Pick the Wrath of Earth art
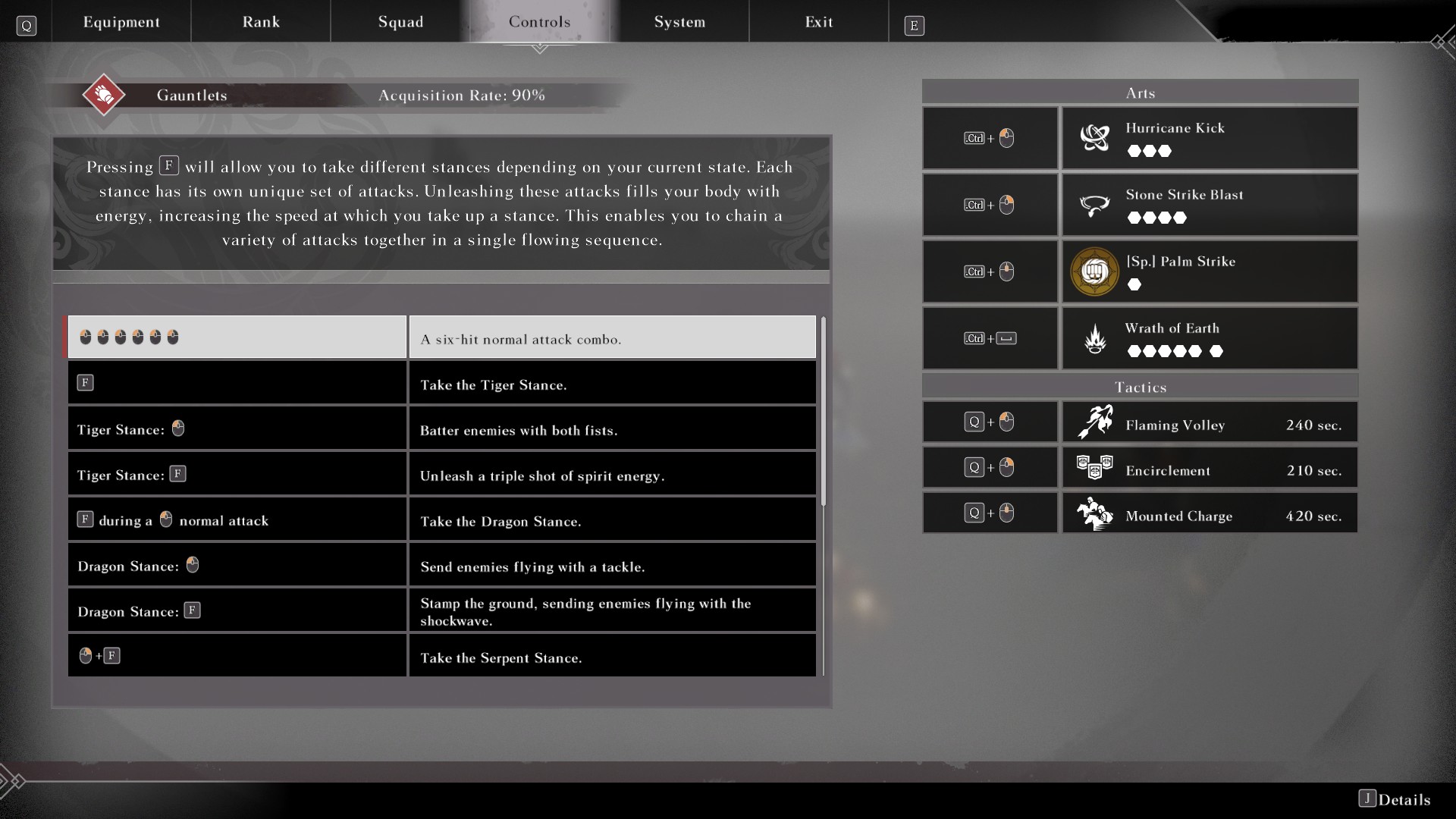 (x=1209, y=338)
